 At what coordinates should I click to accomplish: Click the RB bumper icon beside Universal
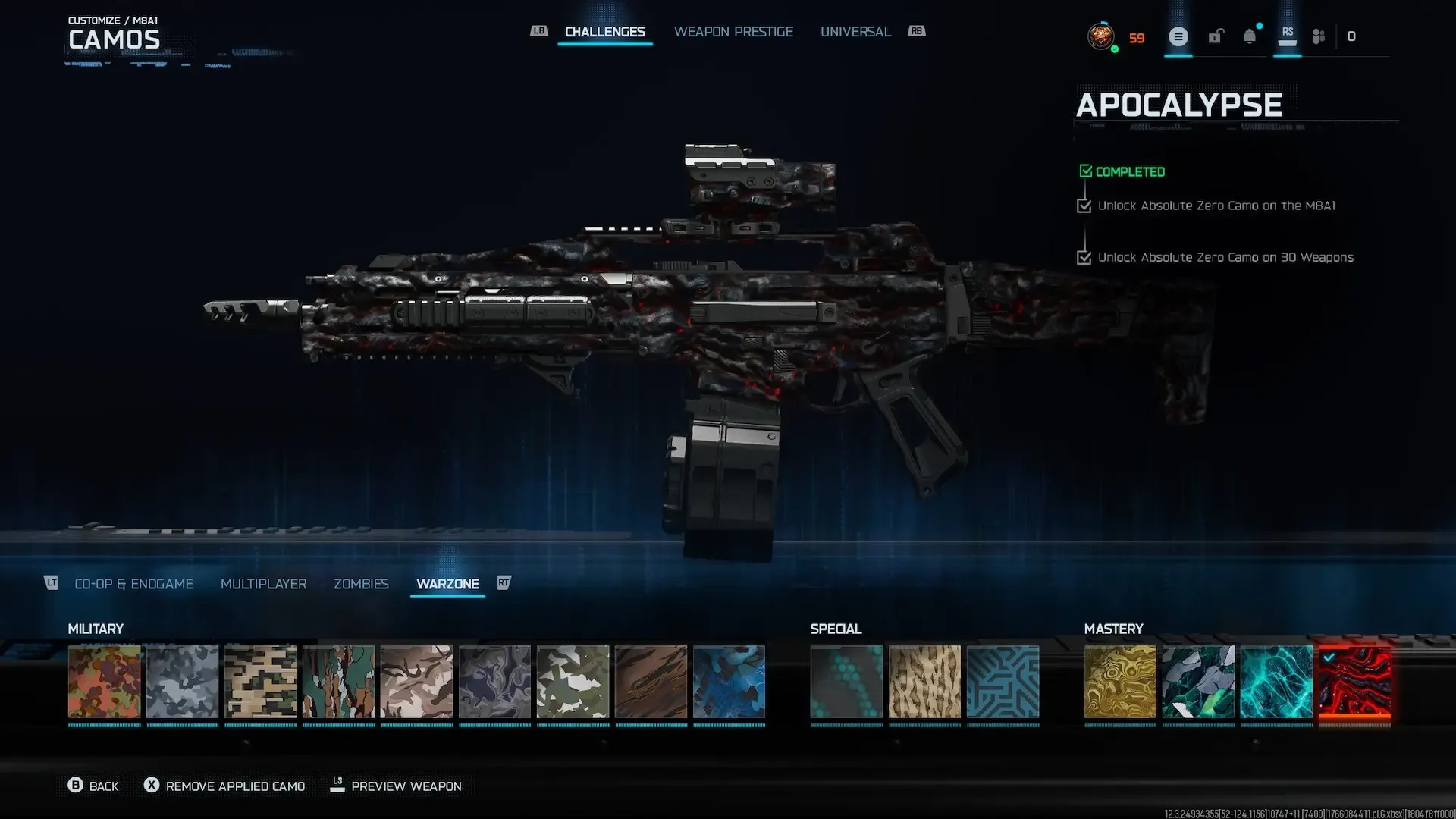pyautogui.click(x=916, y=31)
